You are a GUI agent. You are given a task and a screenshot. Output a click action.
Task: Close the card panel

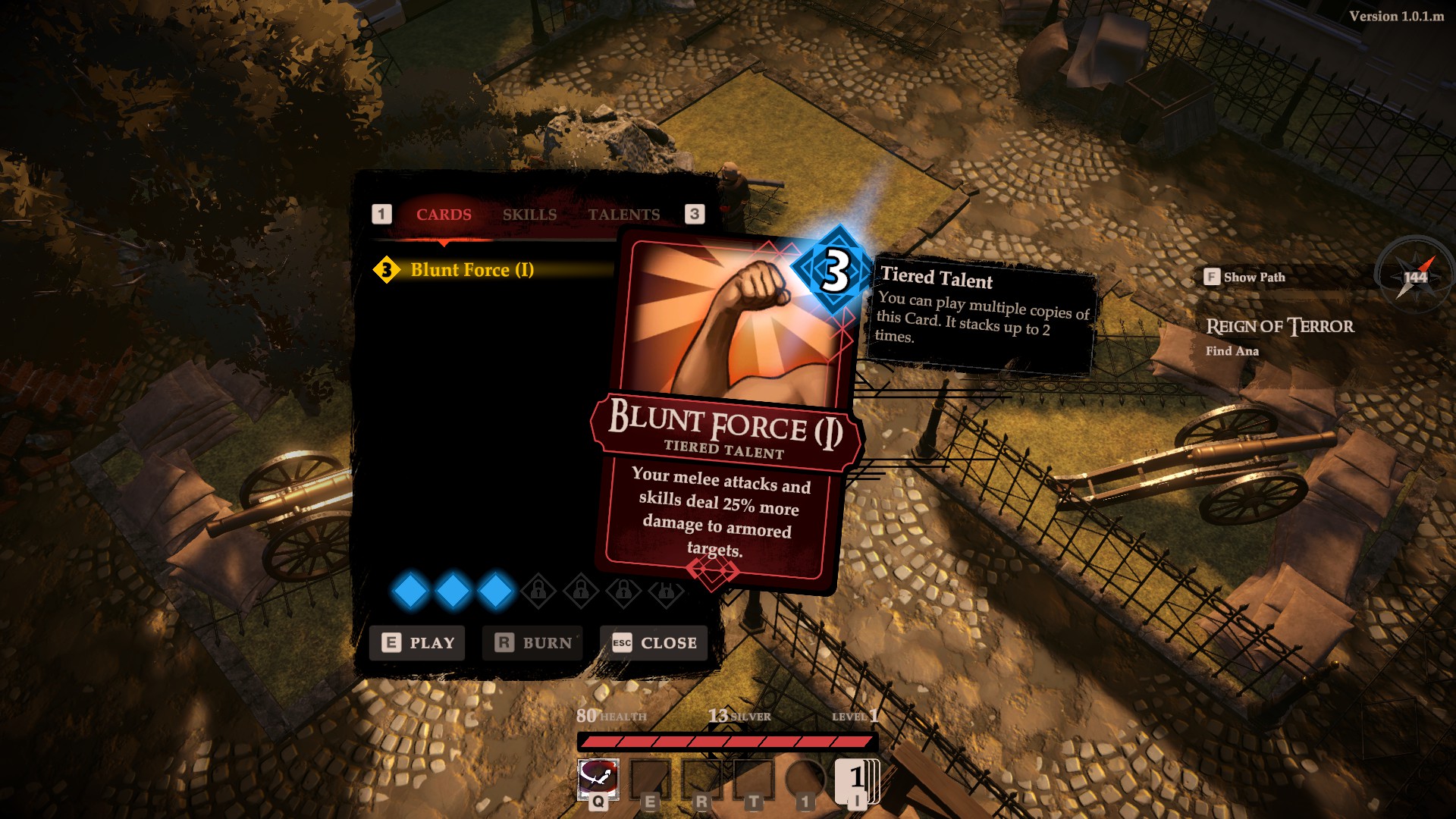coord(654,643)
